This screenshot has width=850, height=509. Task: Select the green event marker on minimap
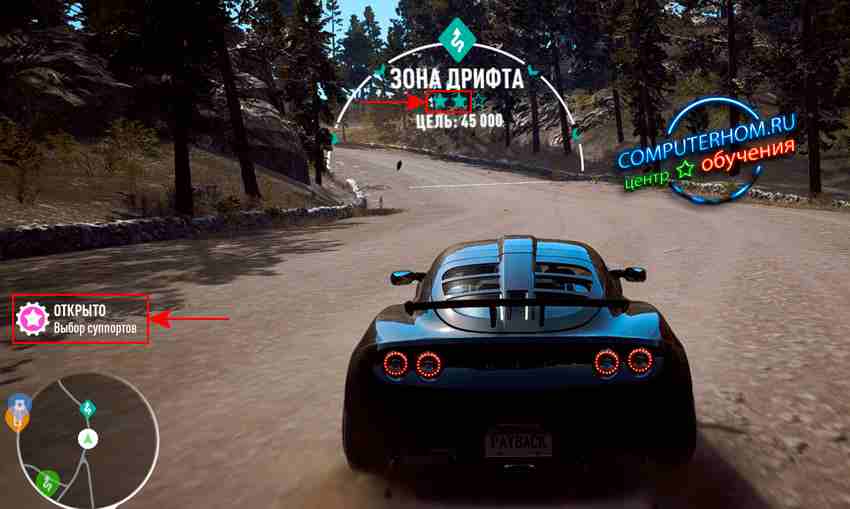pyautogui.click(x=46, y=482)
